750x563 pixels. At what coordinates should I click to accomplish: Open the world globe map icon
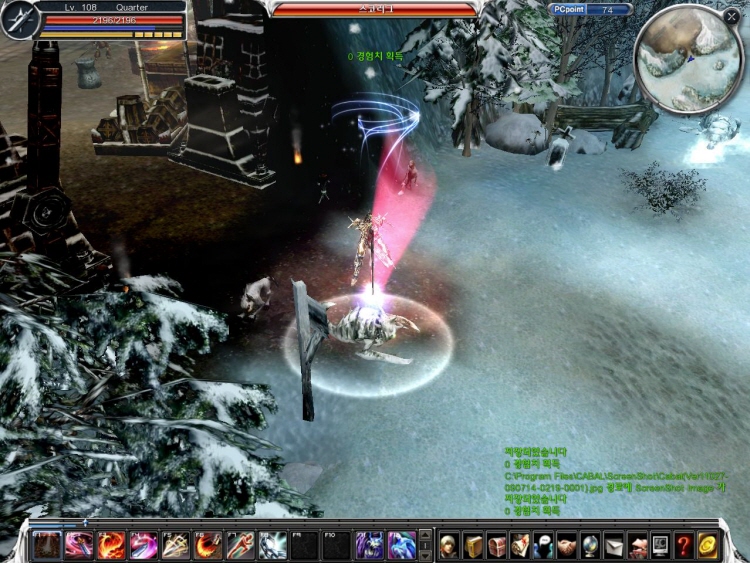click(590, 545)
